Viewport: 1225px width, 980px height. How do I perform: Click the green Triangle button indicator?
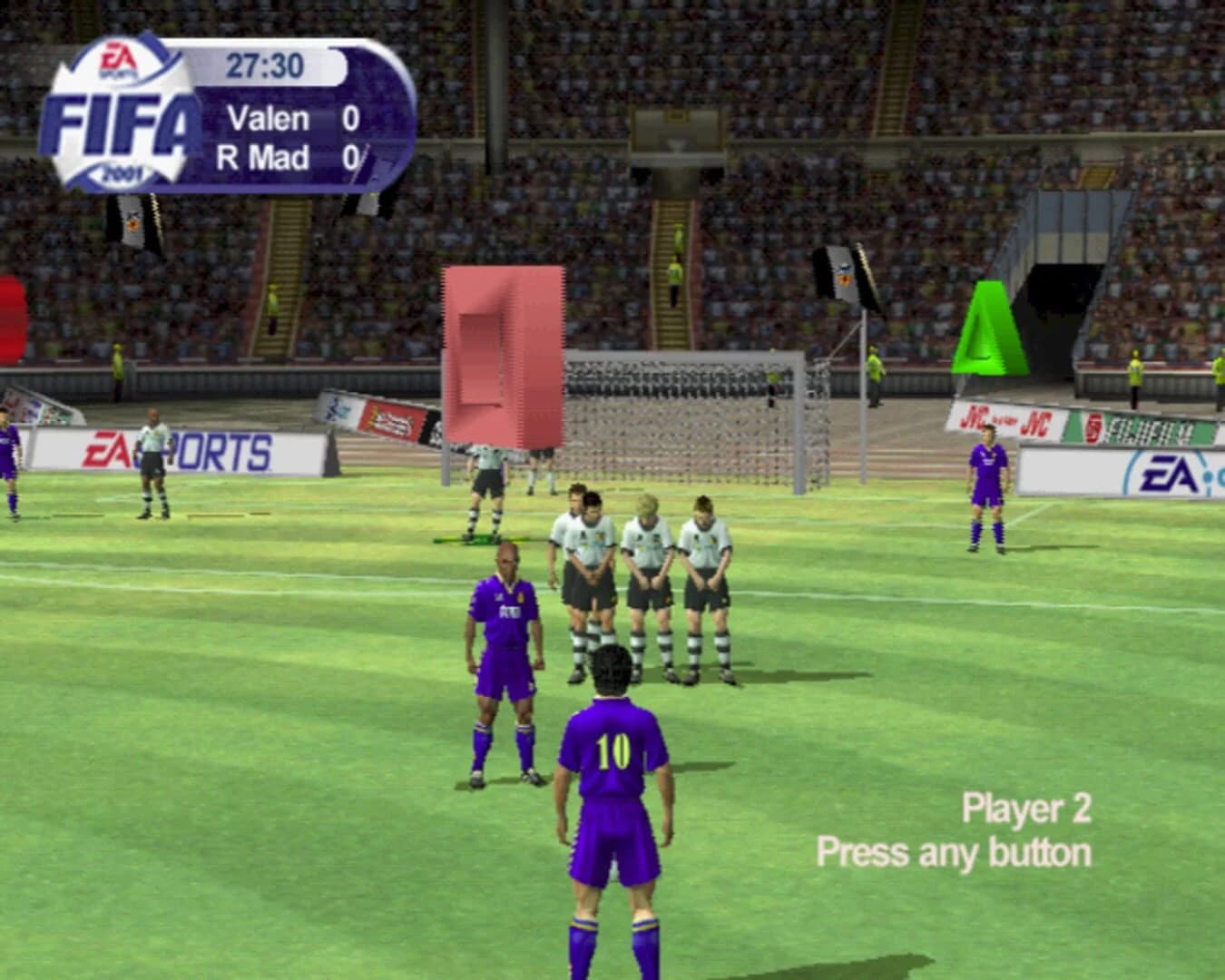tap(989, 331)
